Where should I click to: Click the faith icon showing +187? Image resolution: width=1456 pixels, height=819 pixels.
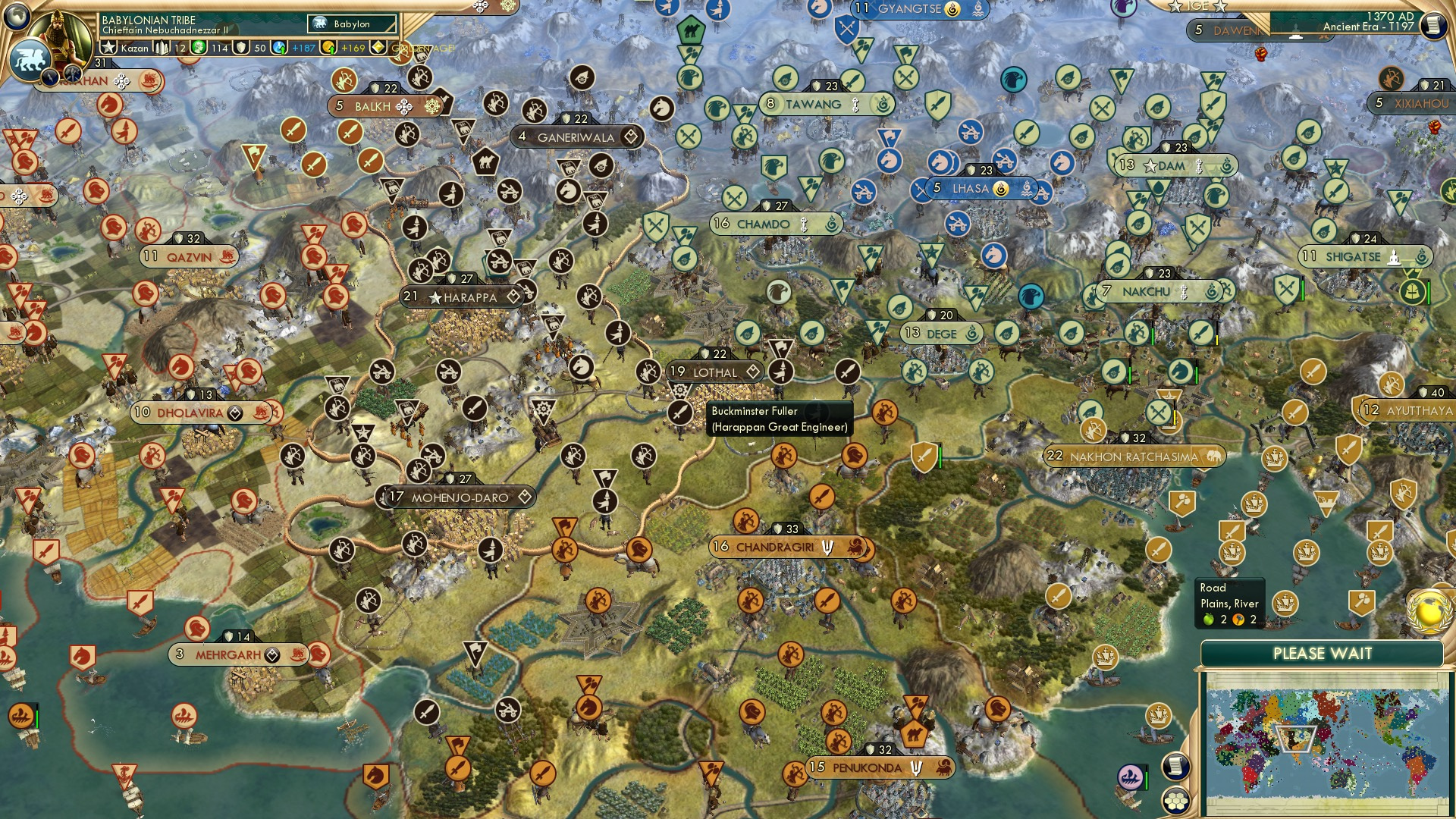(x=278, y=47)
